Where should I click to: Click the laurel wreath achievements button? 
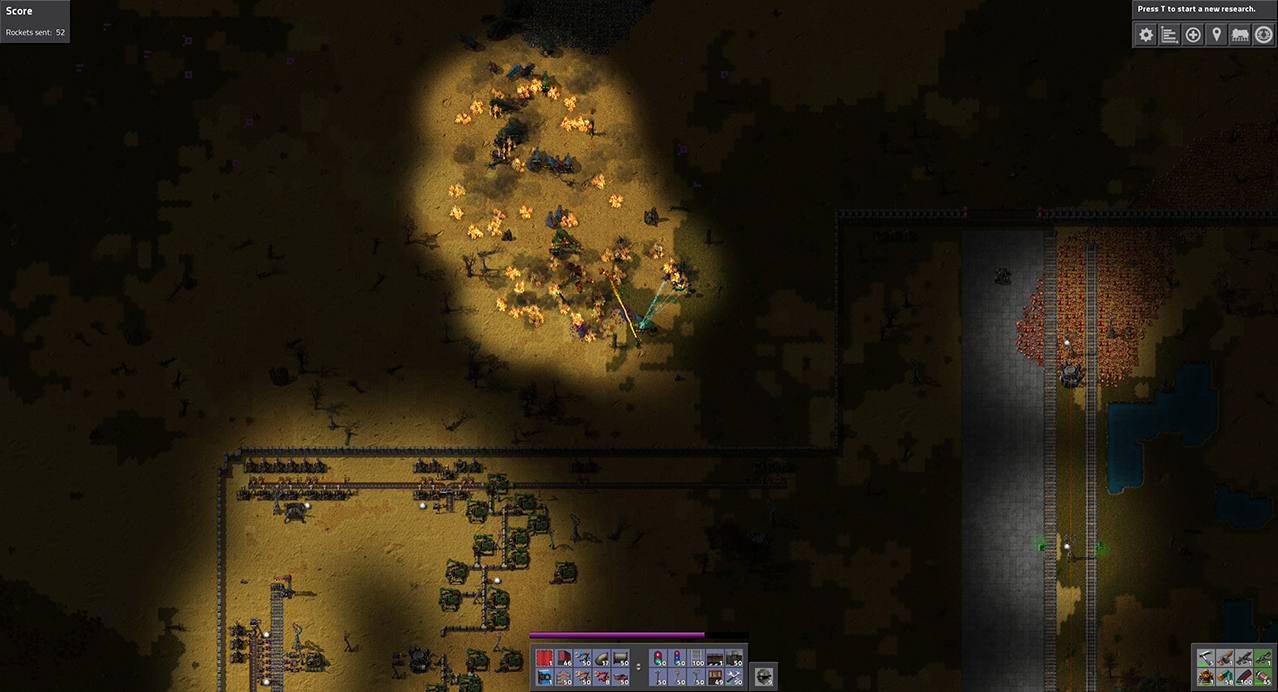coord(1263,35)
